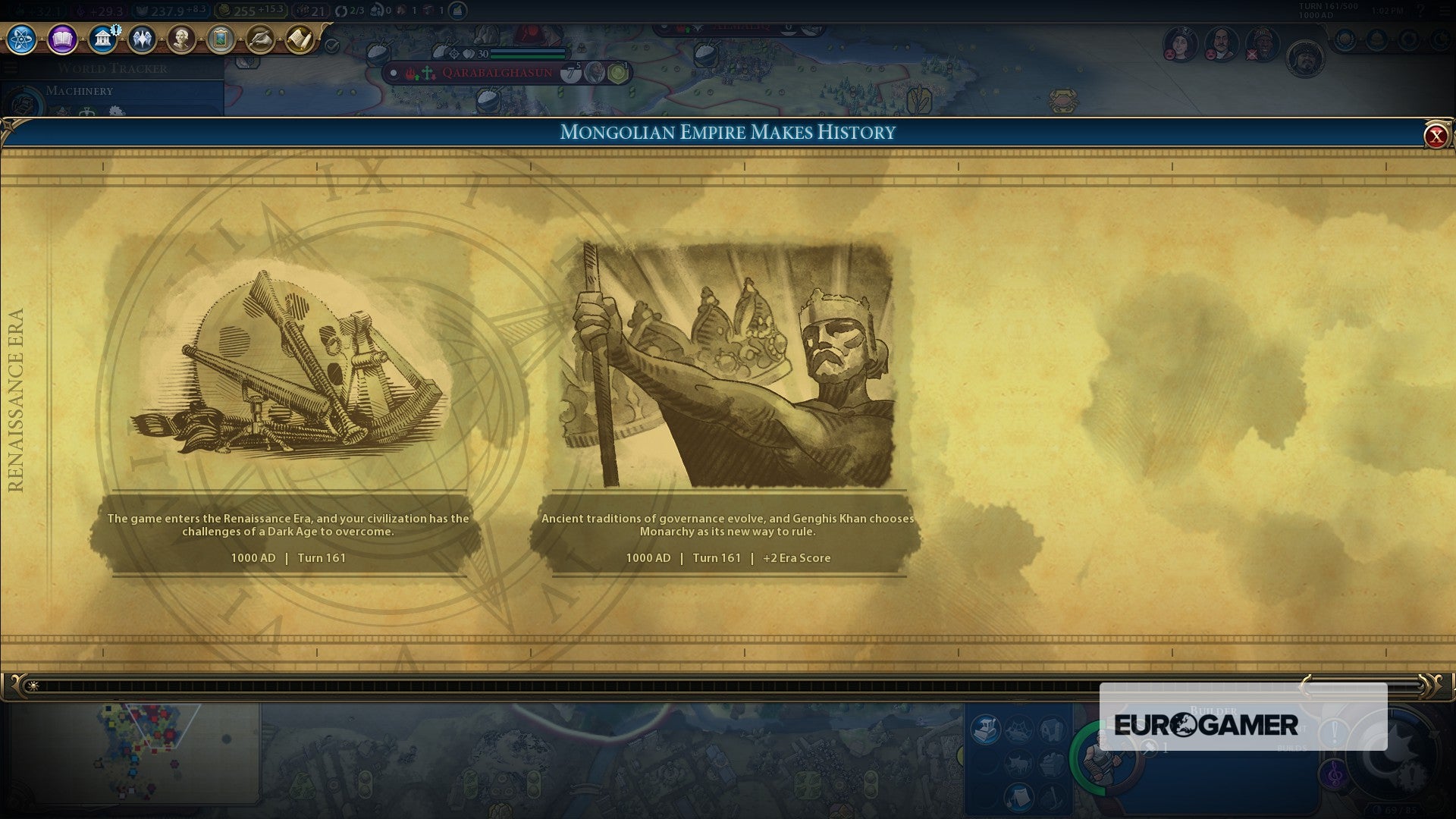Screen dimensions: 1456x819
Task: Toggle the green checkmark beside the ribbon toolbar
Action: click(331, 45)
